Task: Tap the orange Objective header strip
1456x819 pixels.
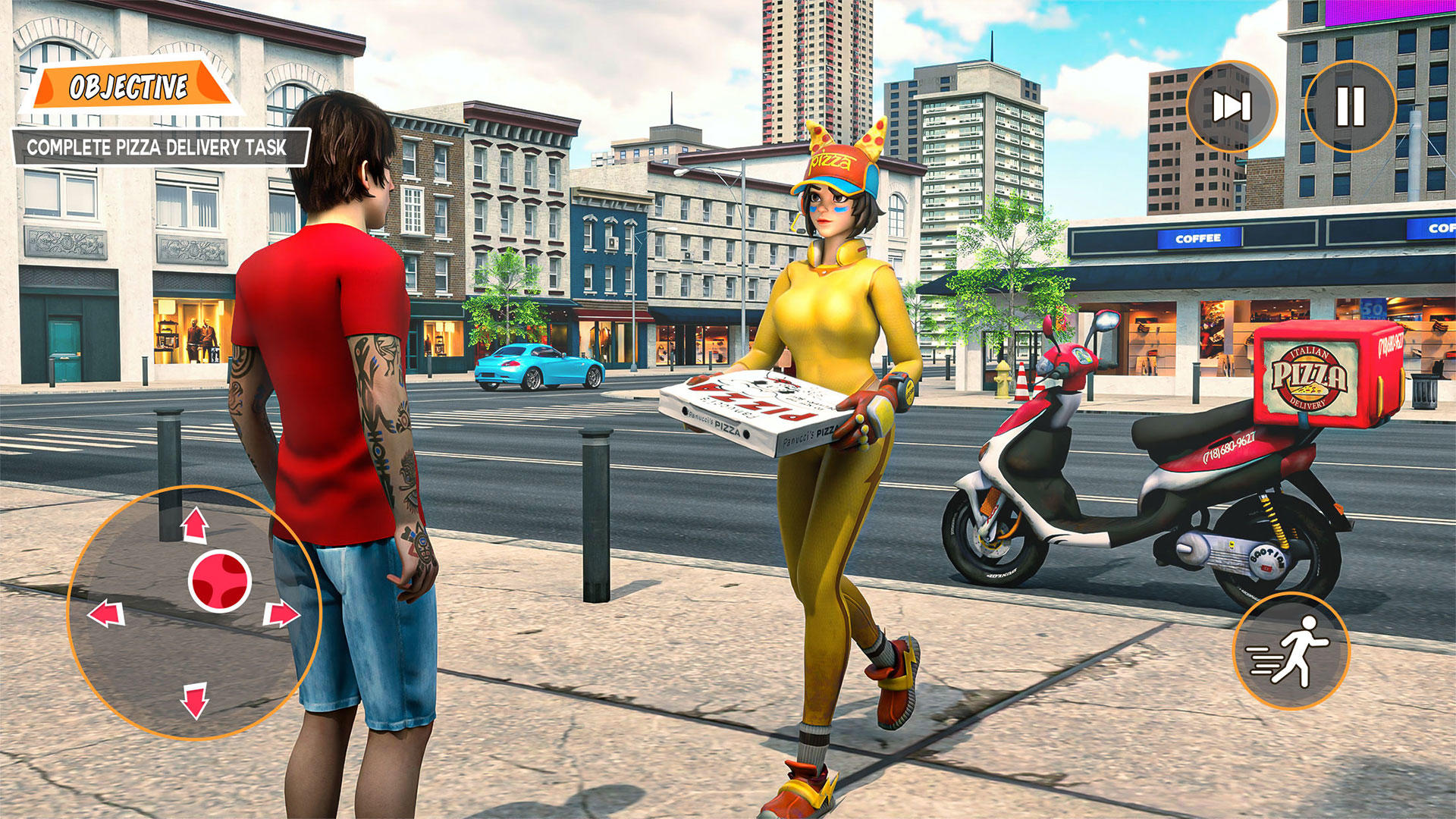Action: pos(129,85)
